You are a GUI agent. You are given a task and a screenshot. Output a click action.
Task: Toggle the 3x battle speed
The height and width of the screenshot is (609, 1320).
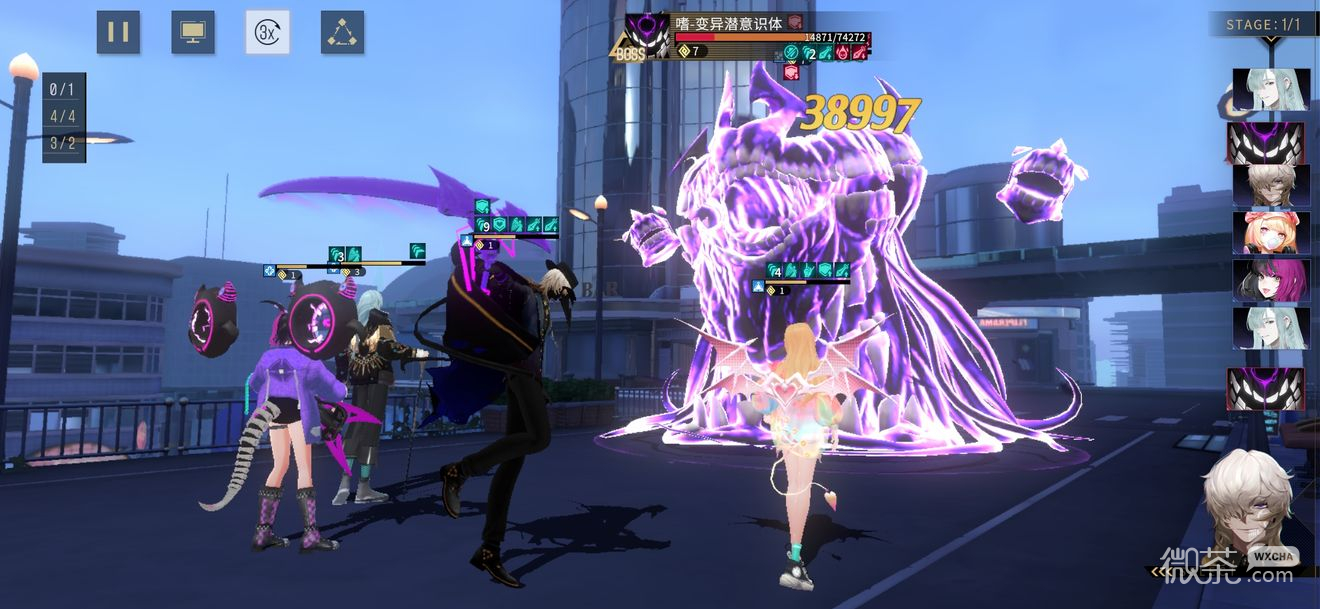[x=267, y=32]
